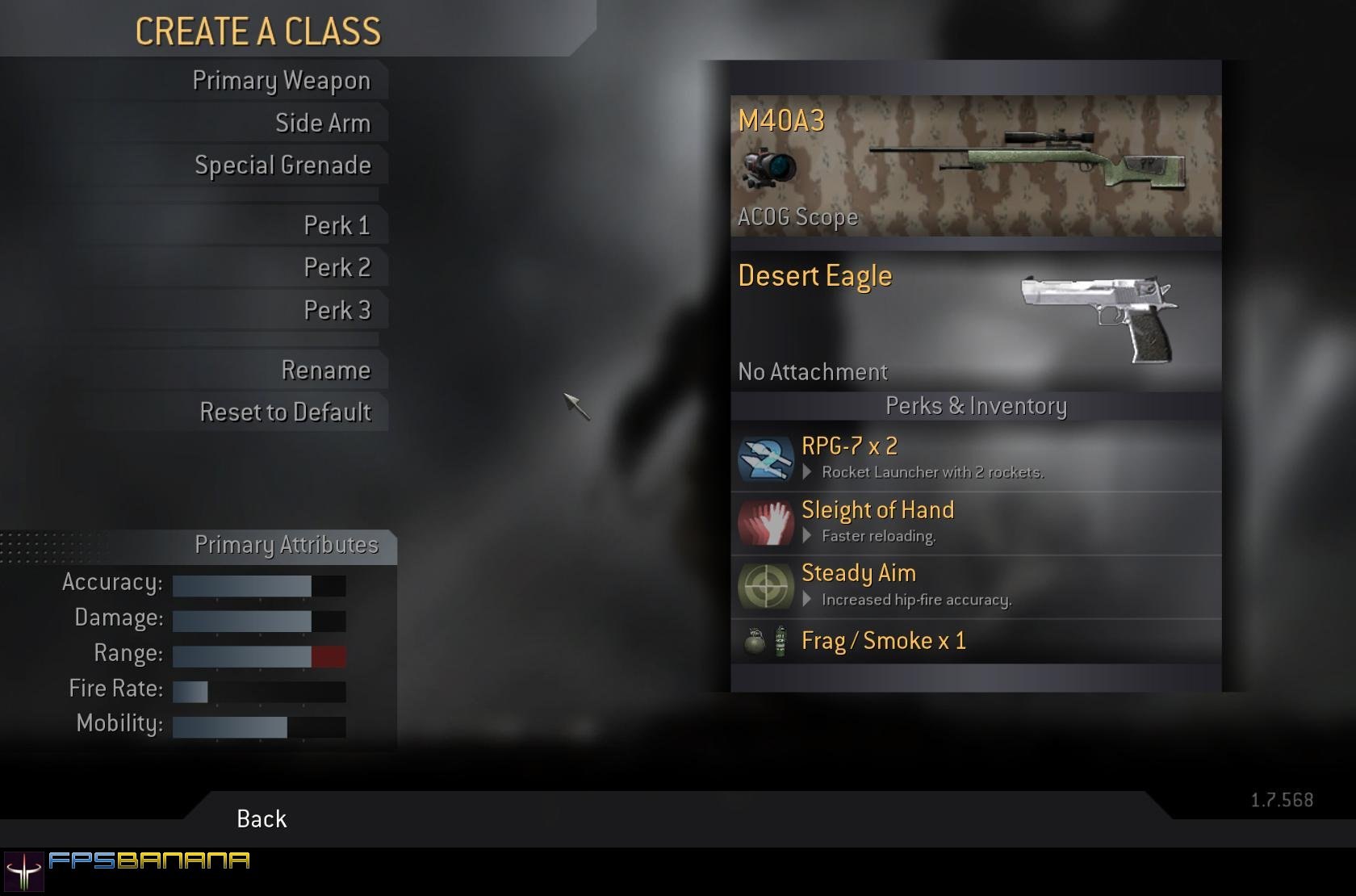Select the M40A3 weapon panel

point(975,165)
